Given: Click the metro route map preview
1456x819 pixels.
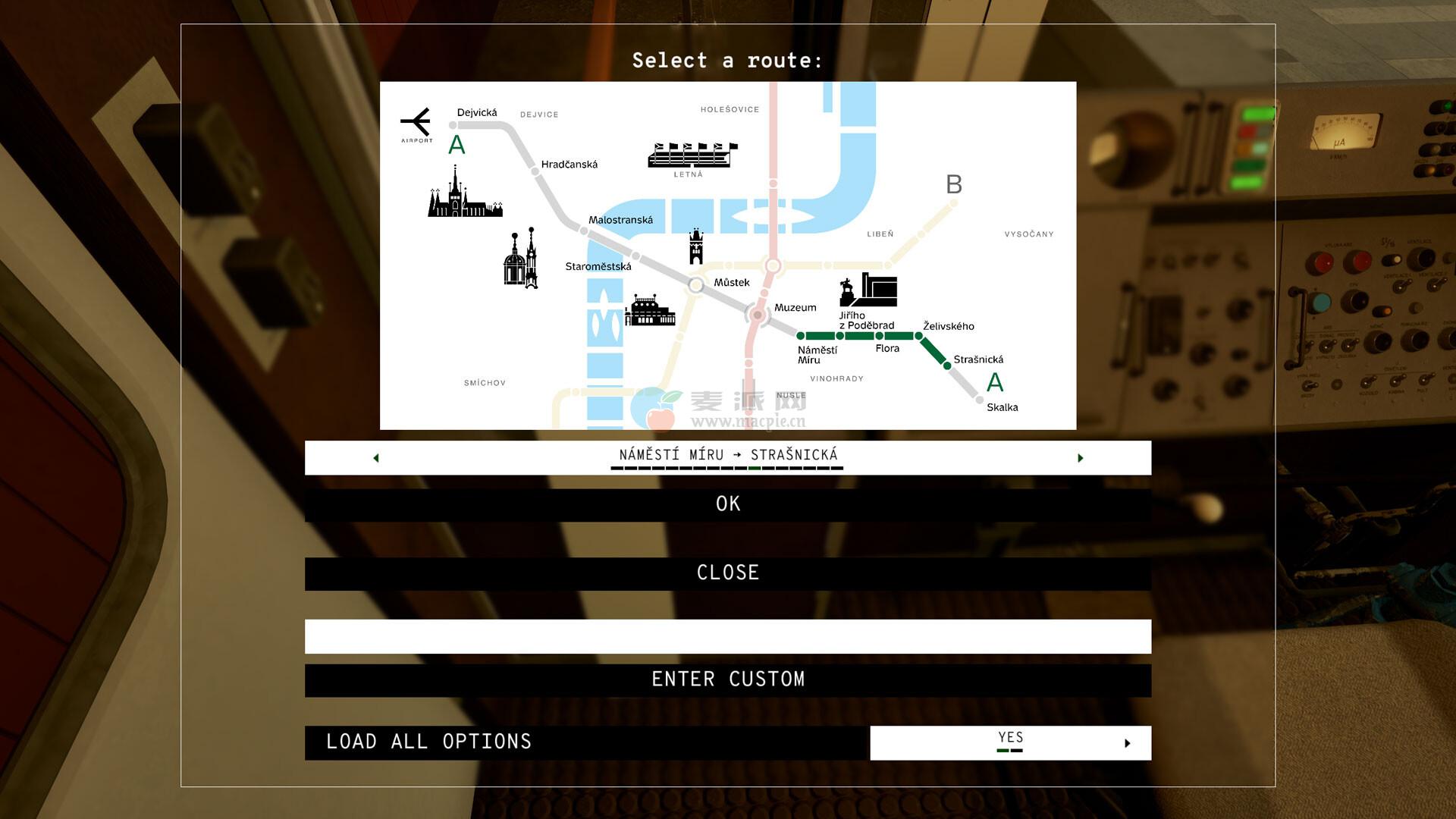Looking at the screenshot, I should click(727, 256).
